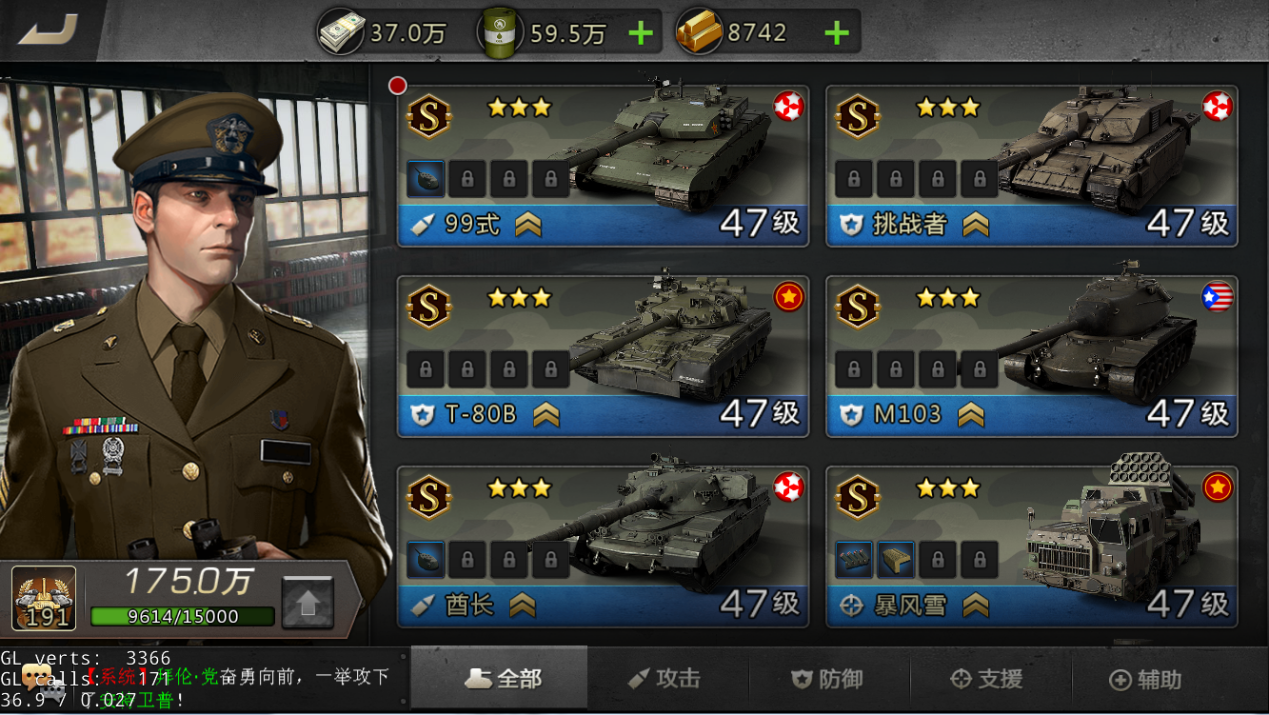Image resolution: width=1269 pixels, height=715 pixels.
Task: Add more oil with the green plus
Action: (x=640, y=34)
